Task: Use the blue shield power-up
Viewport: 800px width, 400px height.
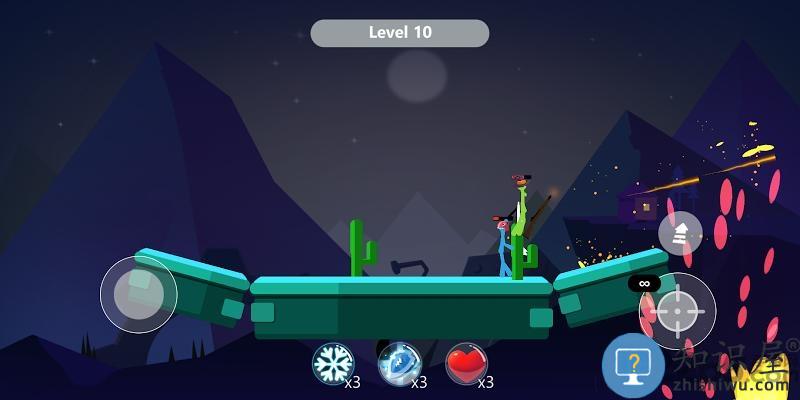Action: (399, 363)
